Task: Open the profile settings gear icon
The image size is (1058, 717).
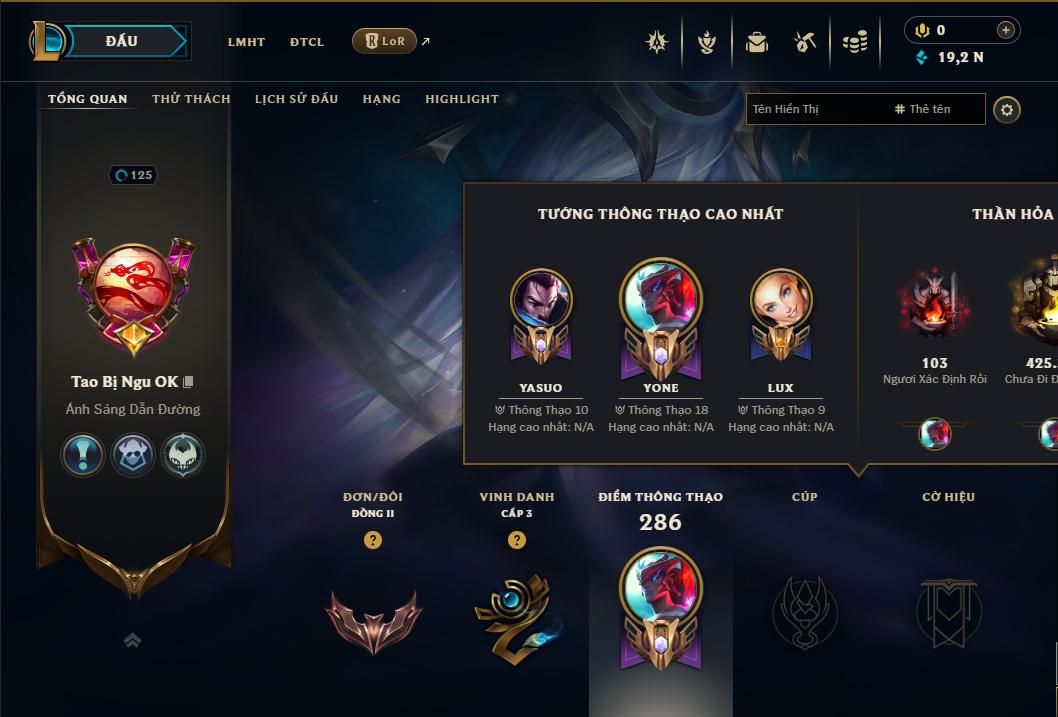Action: pyautogui.click(x=1007, y=109)
